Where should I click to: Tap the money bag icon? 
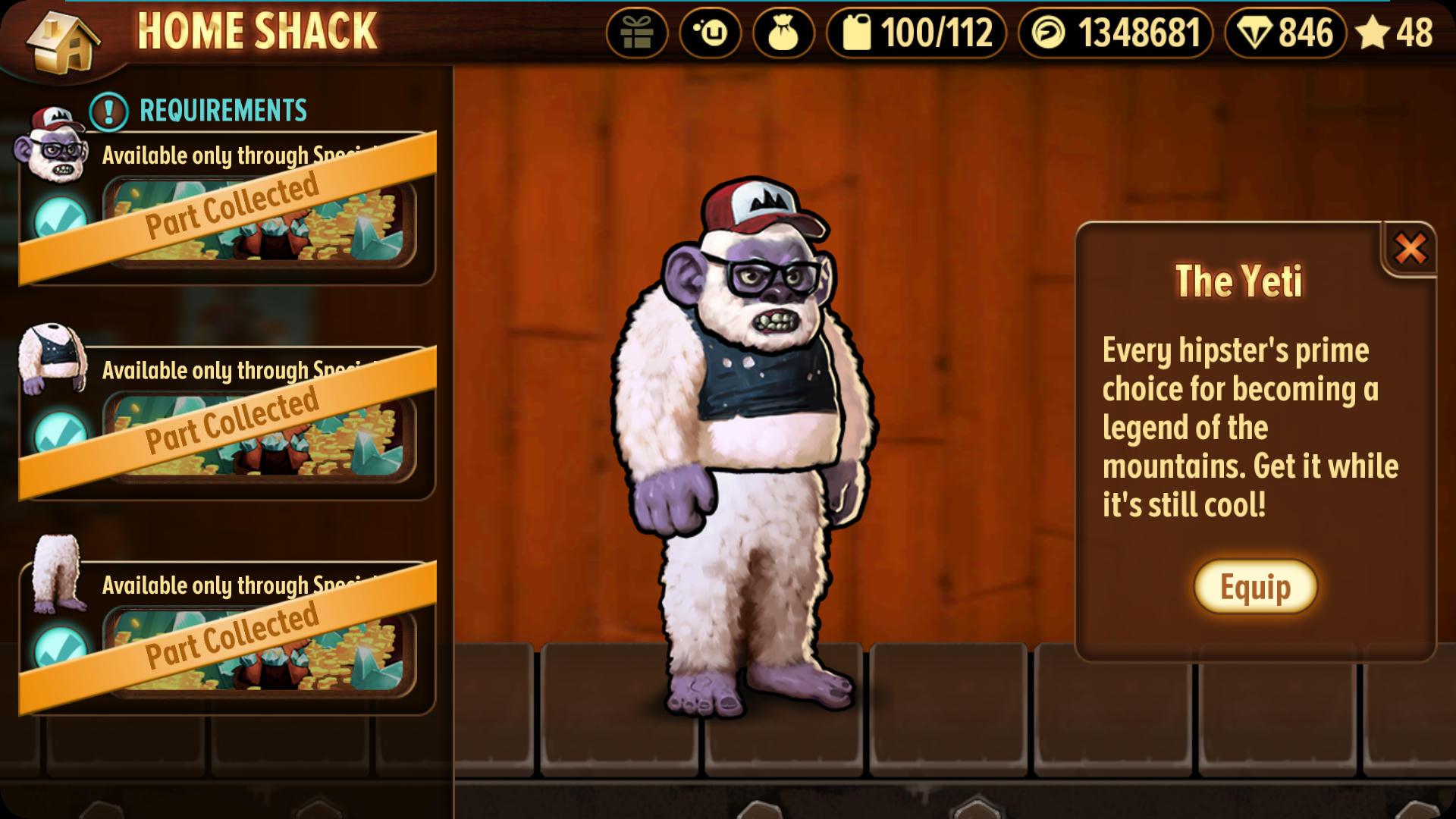tap(783, 33)
